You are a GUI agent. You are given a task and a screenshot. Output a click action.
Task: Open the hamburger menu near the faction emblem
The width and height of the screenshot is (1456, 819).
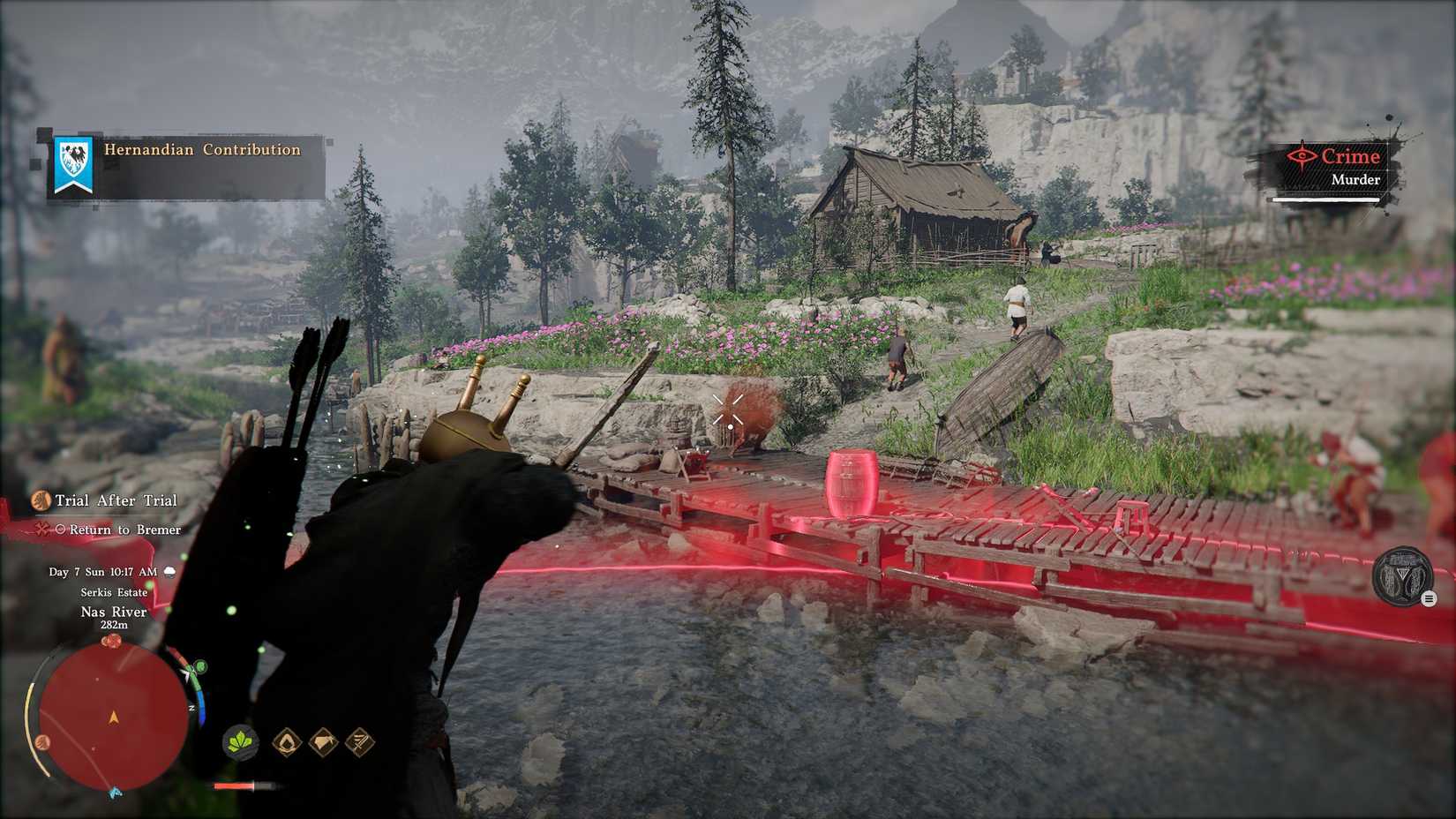[x=1431, y=598]
